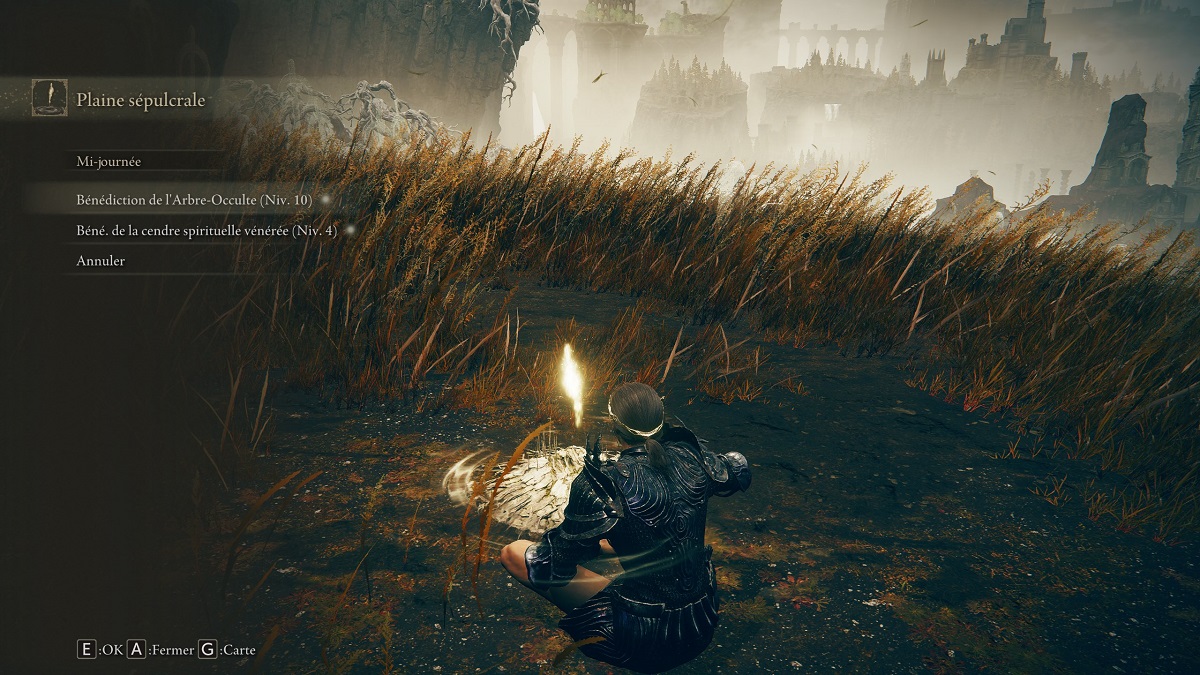Select Annuler to cancel the menu
This screenshot has height=675, width=1200.
[x=101, y=261]
